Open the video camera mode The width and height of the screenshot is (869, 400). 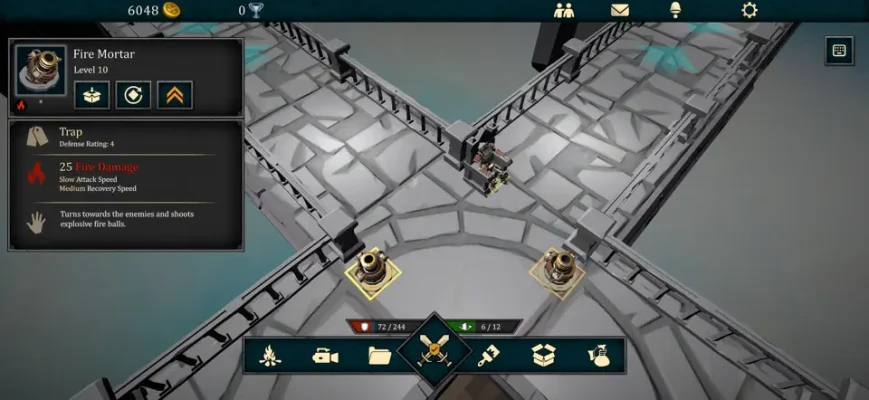point(325,355)
